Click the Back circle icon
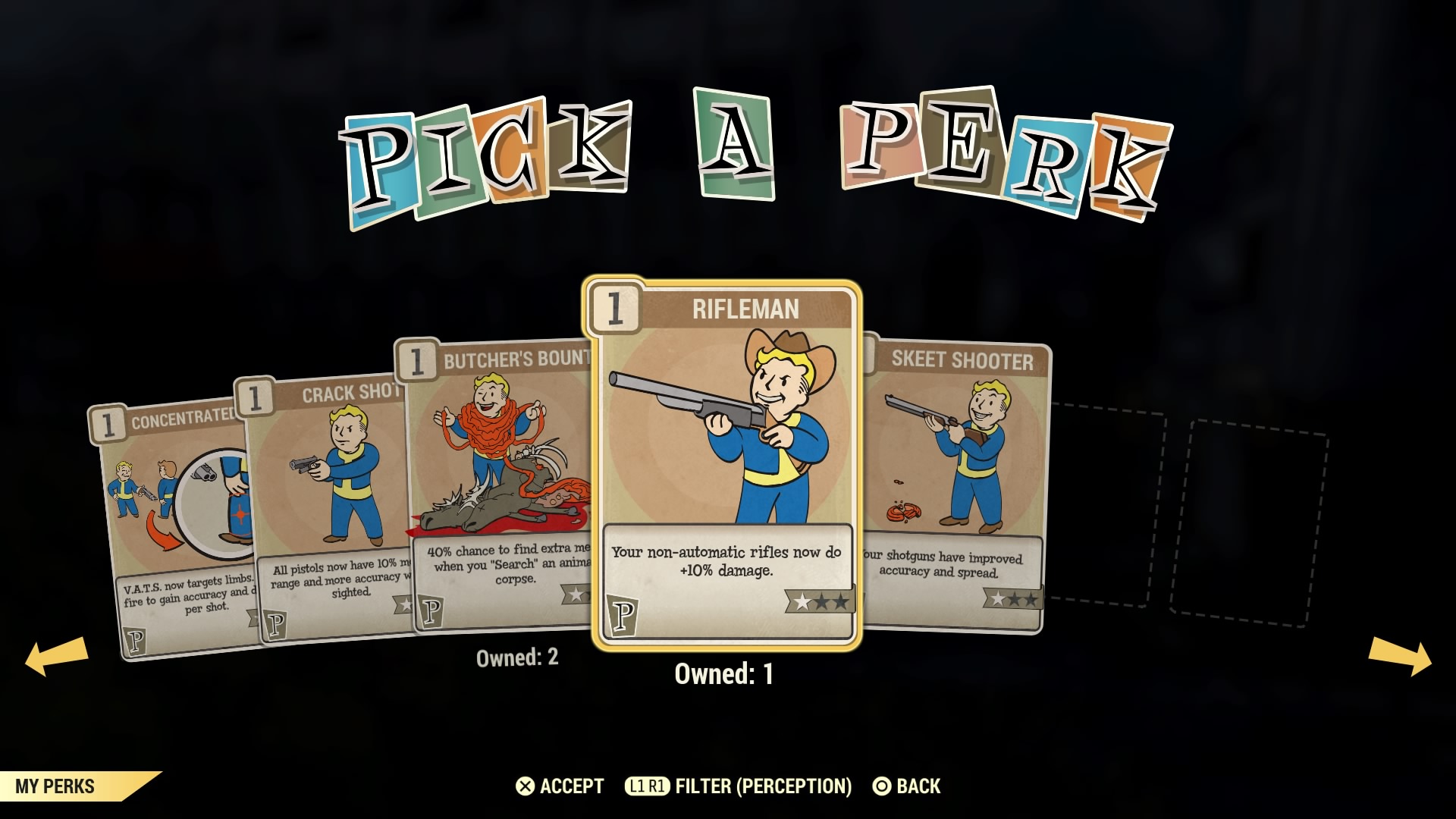The width and height of the screenshot is (1456, 819). pyautogui.click(x=882, y=786)
